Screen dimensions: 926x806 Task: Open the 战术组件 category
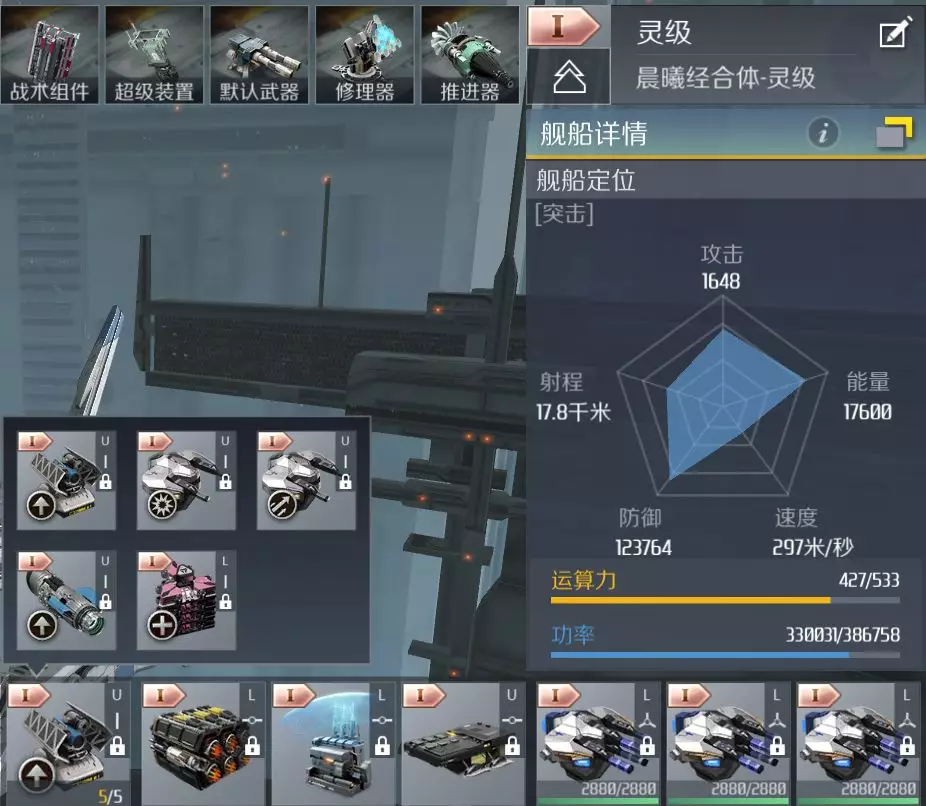[x=50, y=55]
